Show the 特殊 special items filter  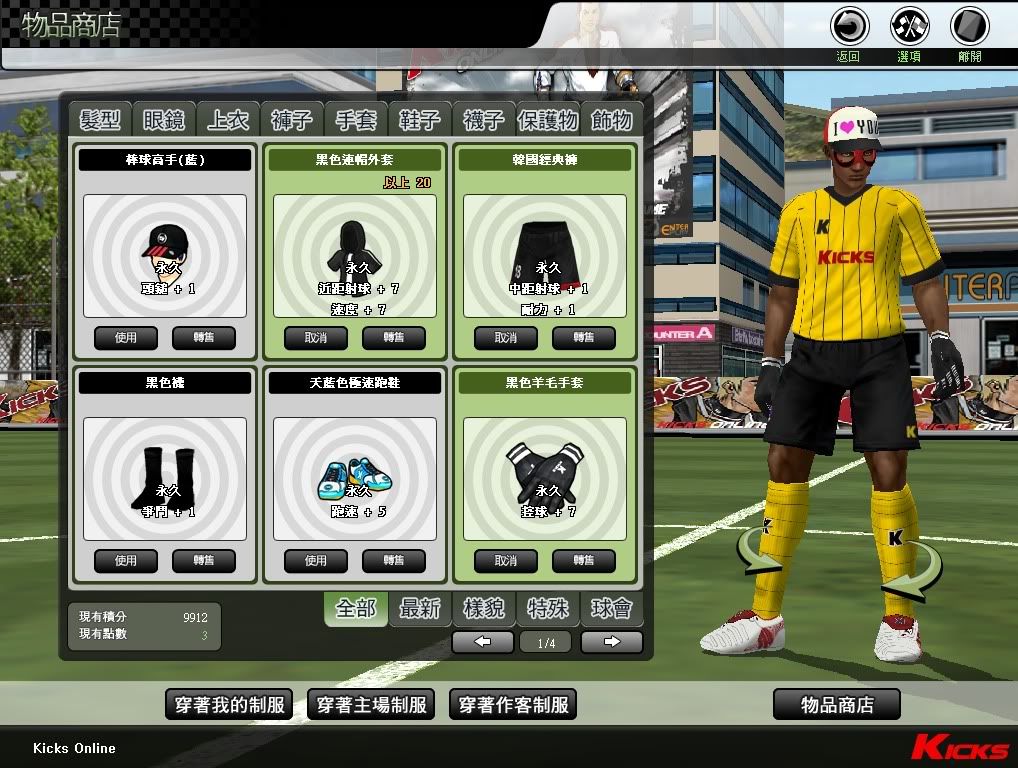point(548,608)
